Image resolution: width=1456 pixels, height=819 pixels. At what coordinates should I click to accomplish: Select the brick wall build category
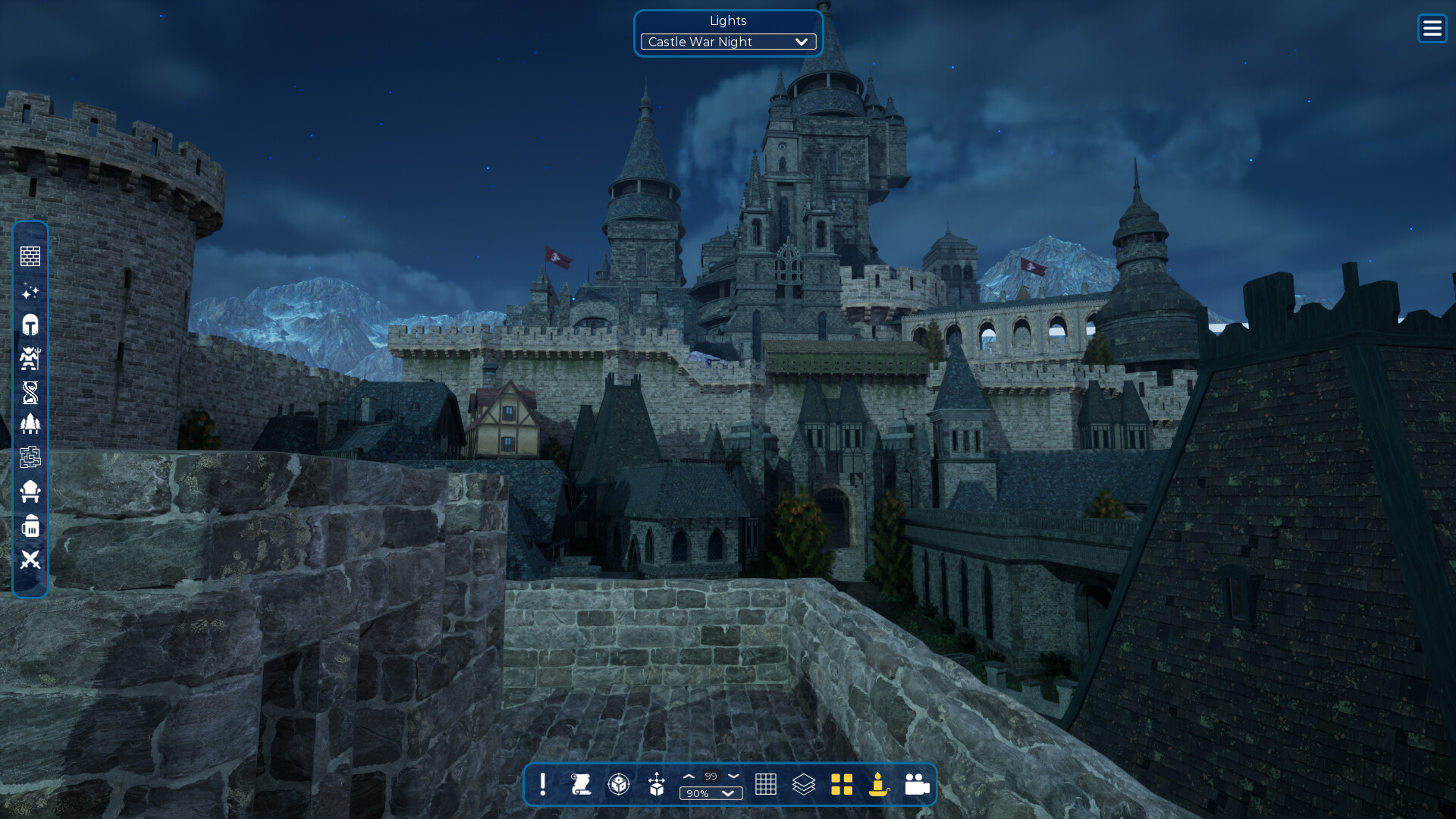pyautogui.click(x=30, y=256)
